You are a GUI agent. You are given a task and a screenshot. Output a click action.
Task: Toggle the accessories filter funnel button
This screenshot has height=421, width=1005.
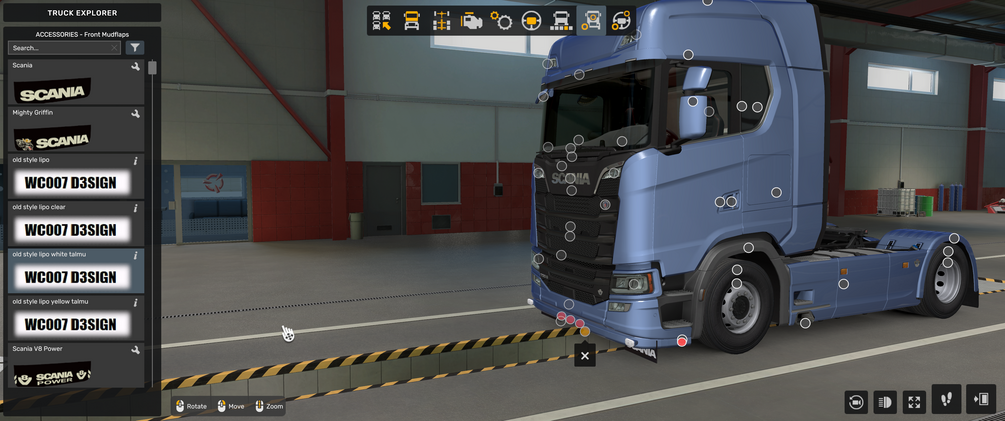135,48
